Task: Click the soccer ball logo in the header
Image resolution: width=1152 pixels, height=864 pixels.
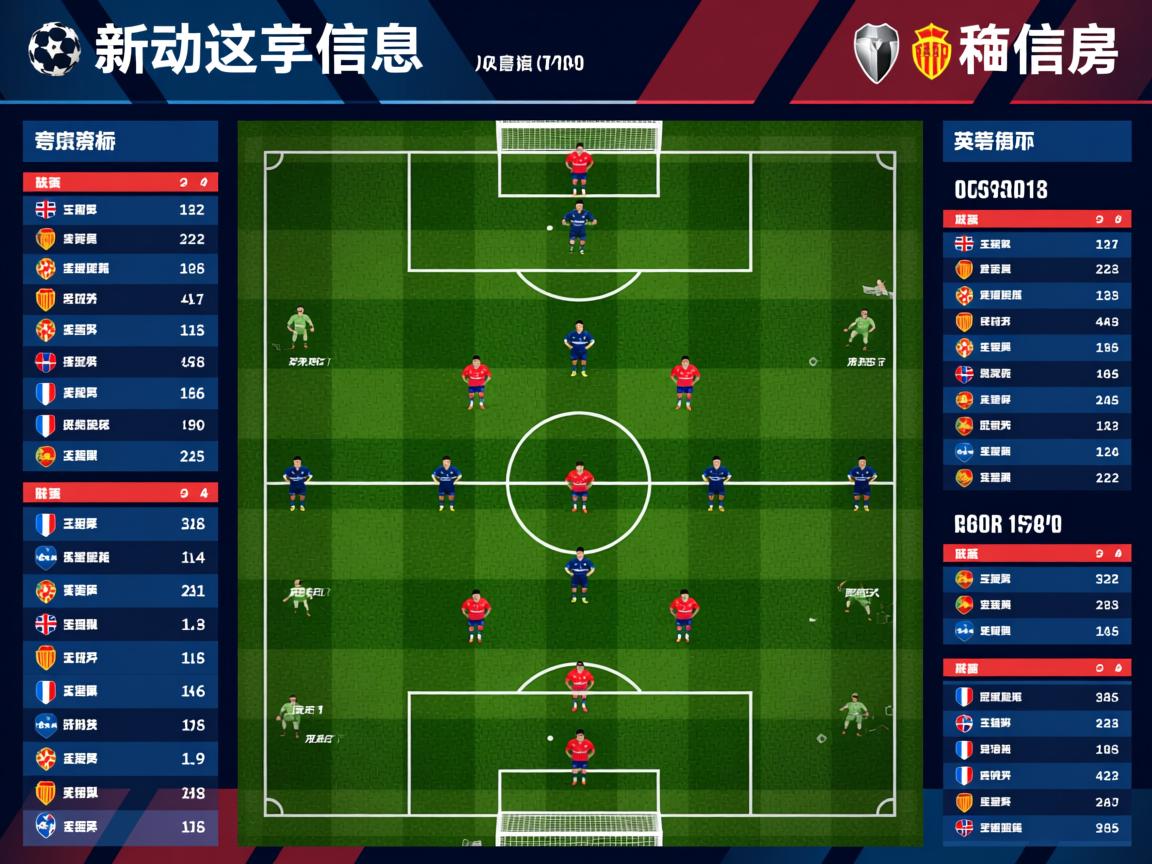Action: [x=54, y=50]
